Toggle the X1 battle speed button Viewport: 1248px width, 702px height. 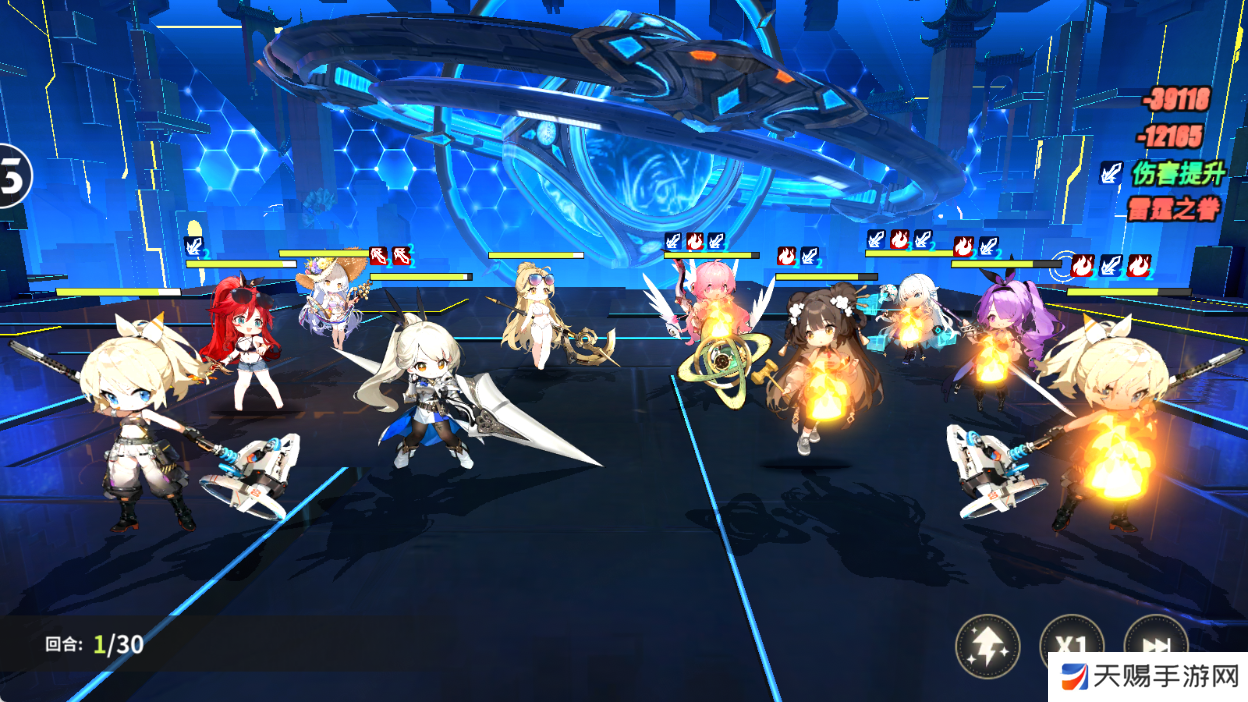pyautogui.click(x=1071, y=642)
